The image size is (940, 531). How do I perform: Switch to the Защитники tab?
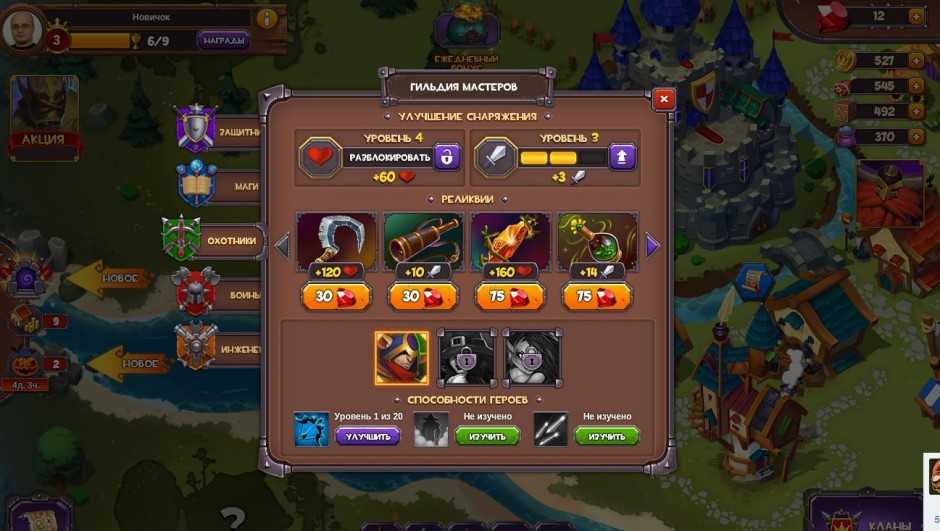215,131
